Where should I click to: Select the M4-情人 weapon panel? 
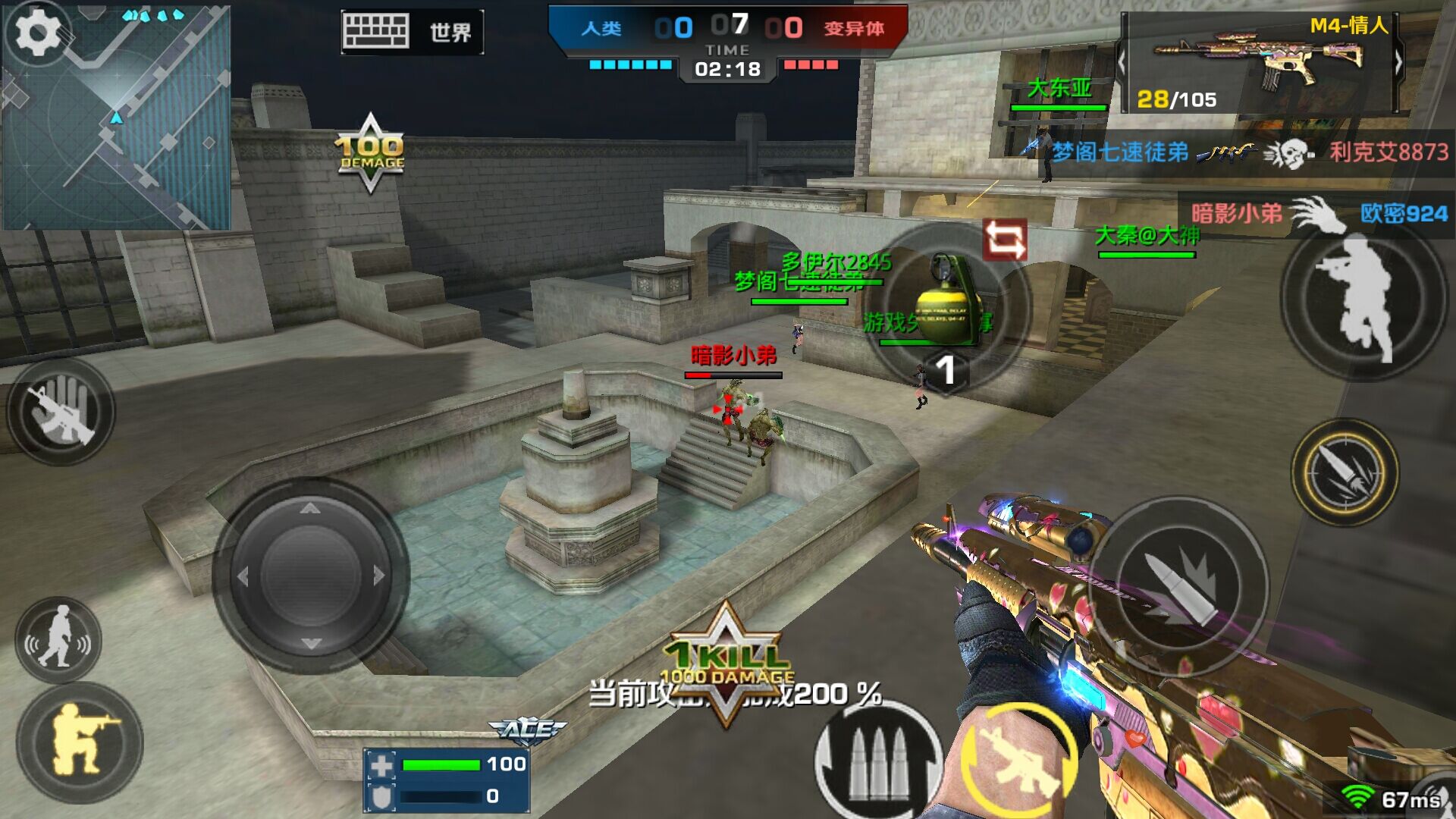point(1260,63)
